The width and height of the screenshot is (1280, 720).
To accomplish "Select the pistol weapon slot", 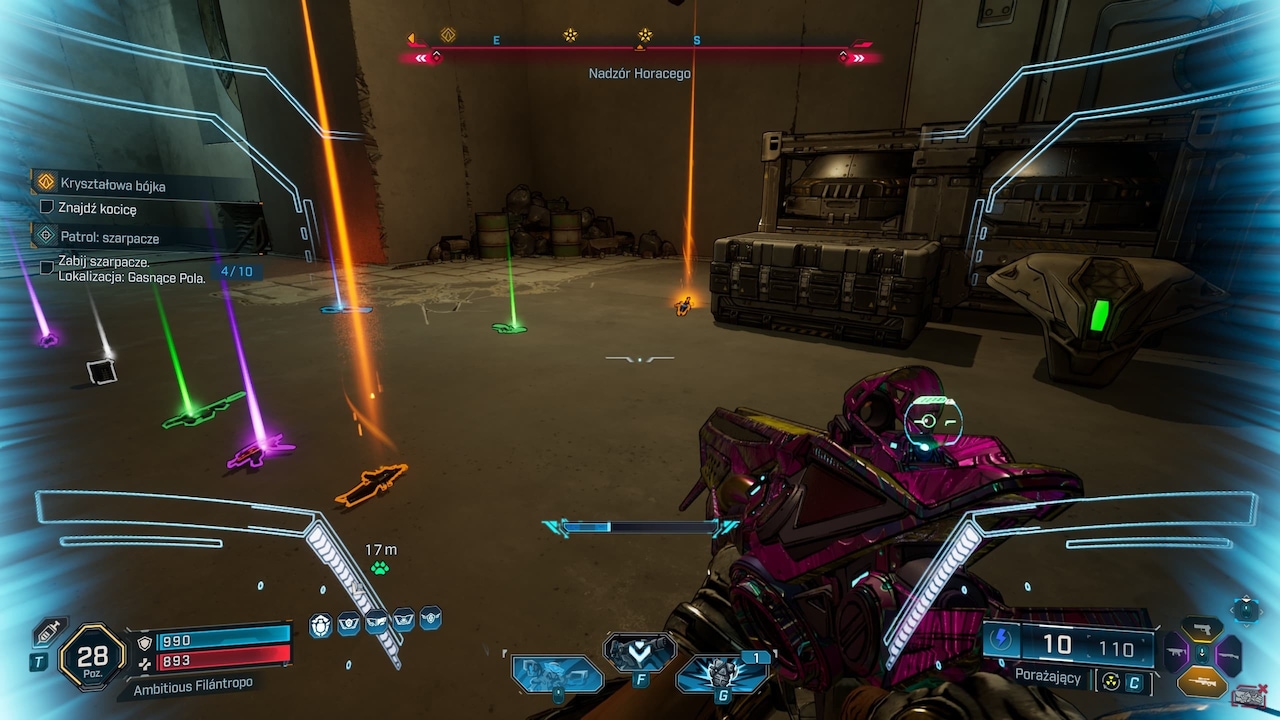I will (x=1202, y=629).
